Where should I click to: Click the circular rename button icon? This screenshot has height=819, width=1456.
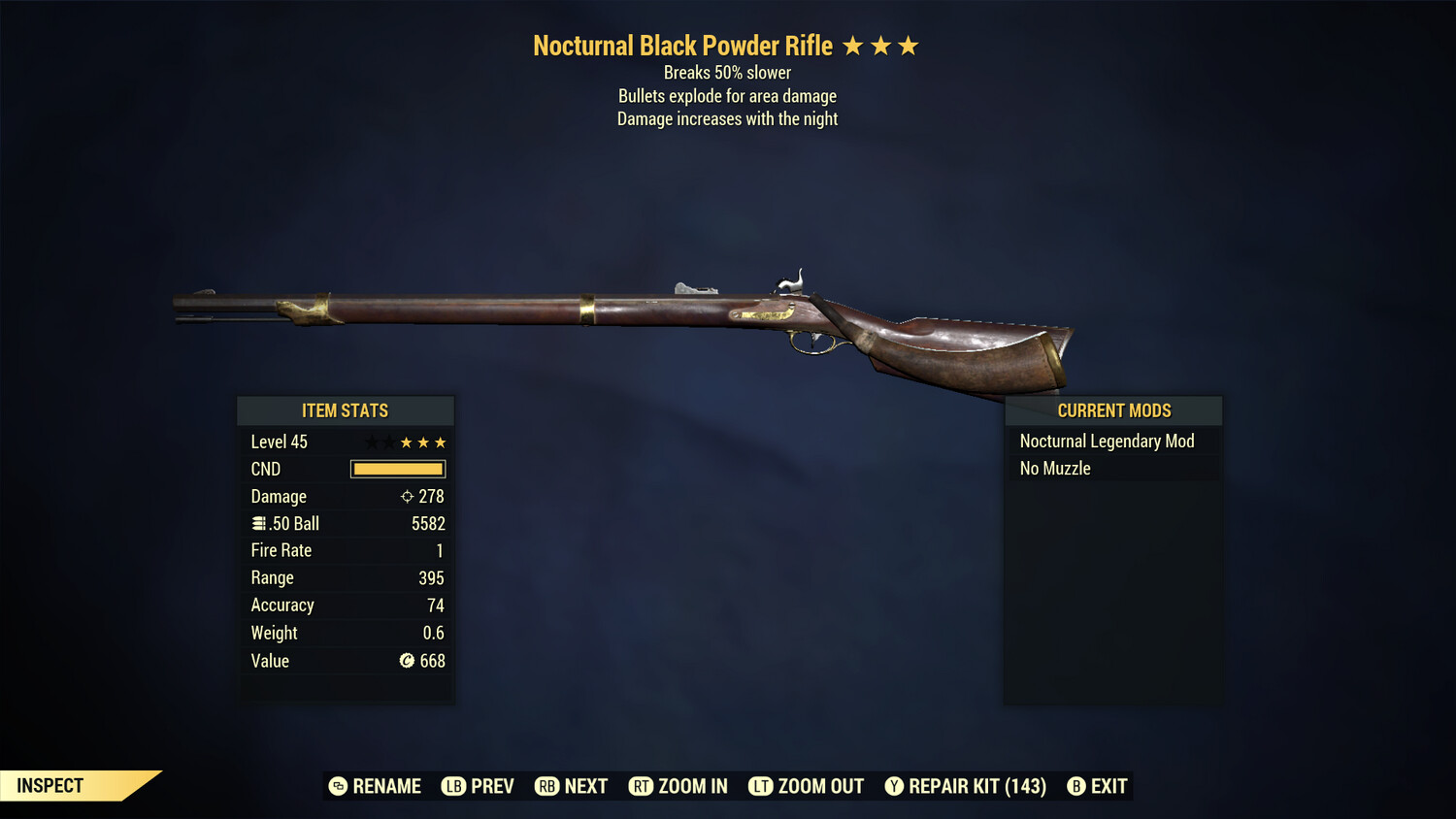point(338,786)
